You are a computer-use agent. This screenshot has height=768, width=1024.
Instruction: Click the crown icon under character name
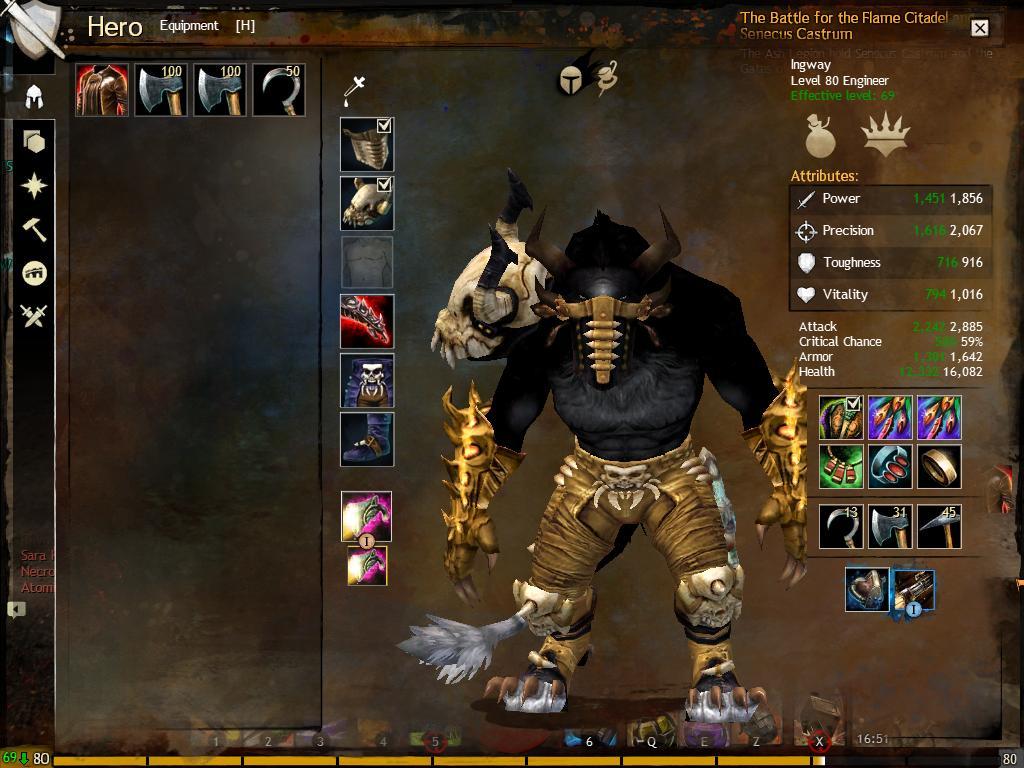[x=885, y=136]
